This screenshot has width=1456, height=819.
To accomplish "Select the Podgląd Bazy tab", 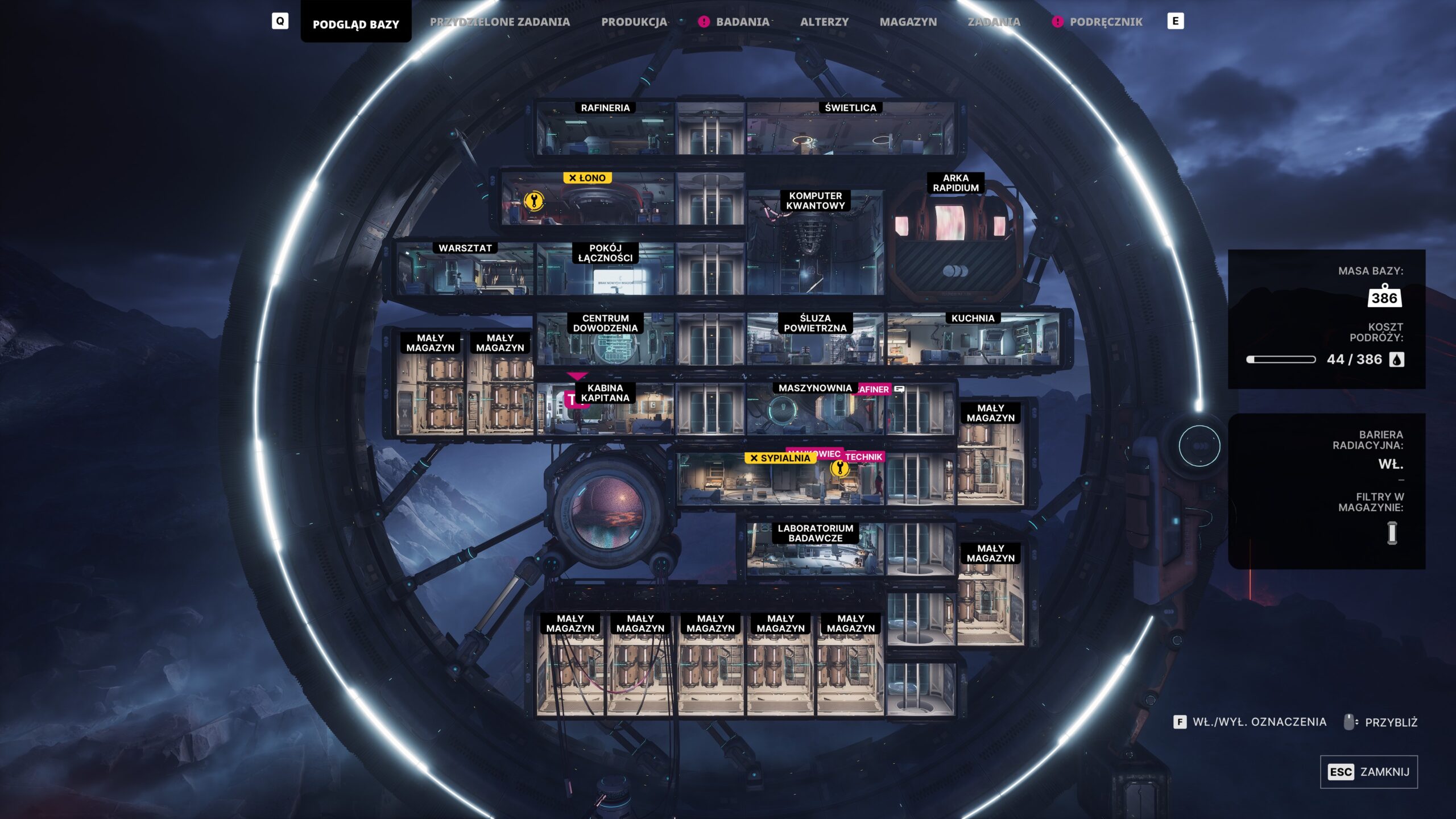I will click(355, 24).
